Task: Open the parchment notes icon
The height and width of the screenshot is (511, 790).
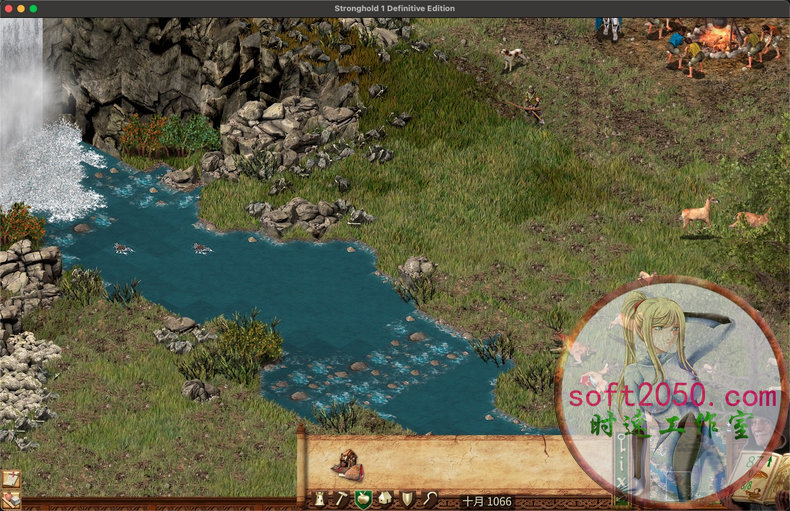Action: click(11, 479)
